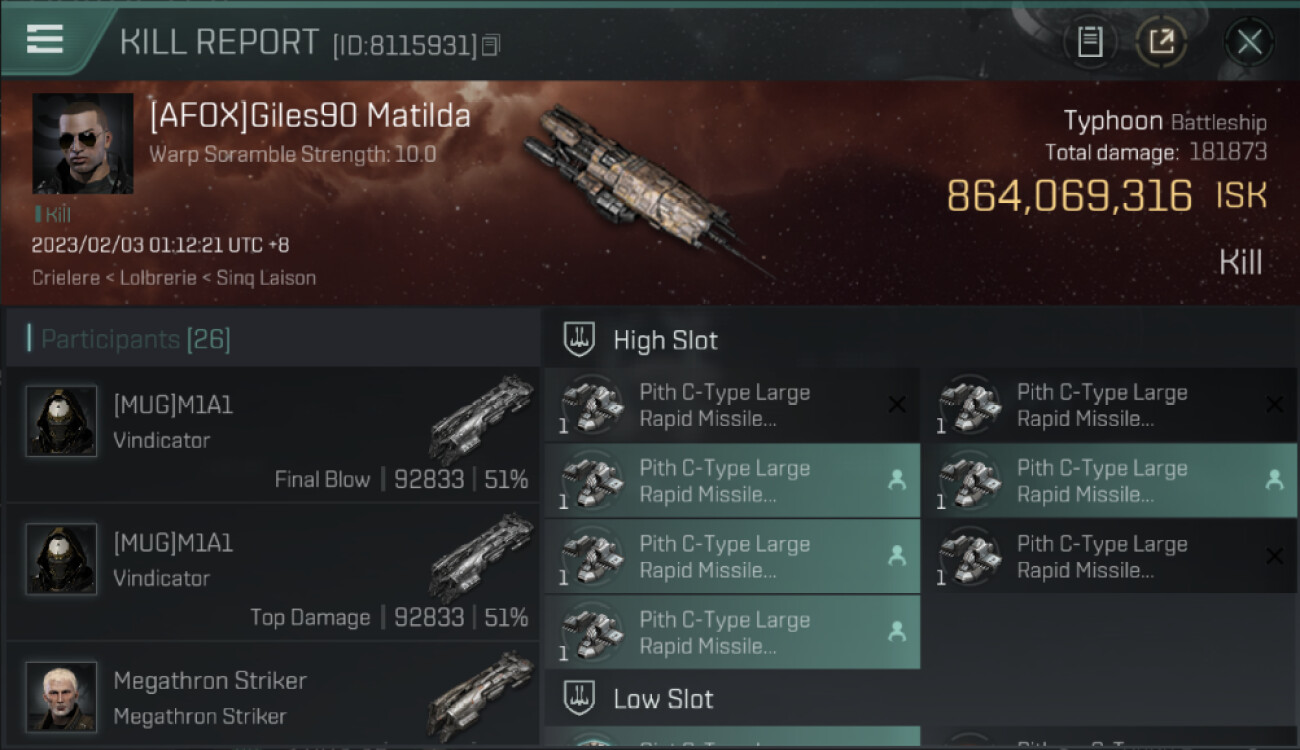View Giles90 Matilda's pilot portrait
Screen dimensions: 1300x750
click(x=83, y=143)
